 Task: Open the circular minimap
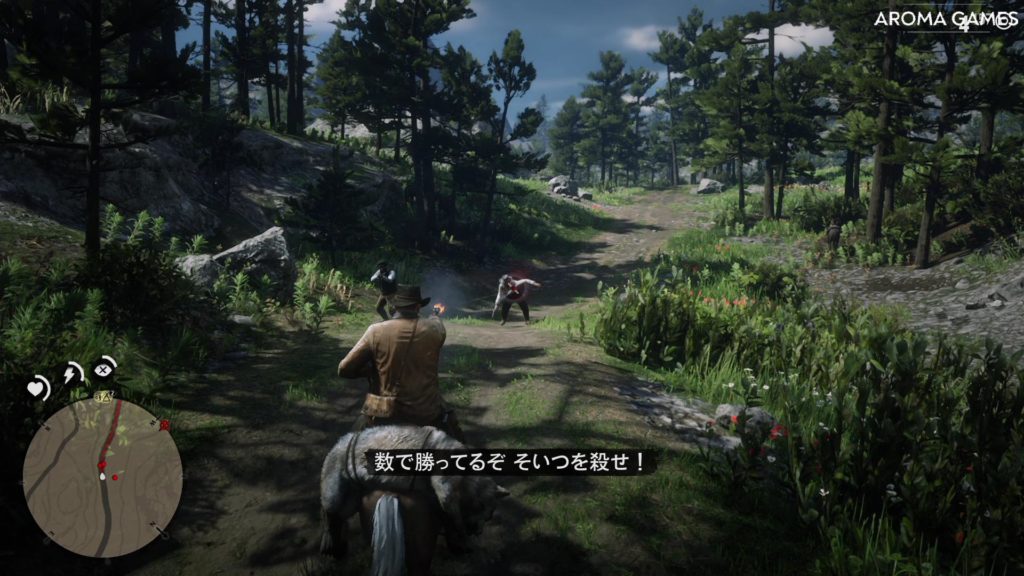pyautogui.click(x=102, y=477)
